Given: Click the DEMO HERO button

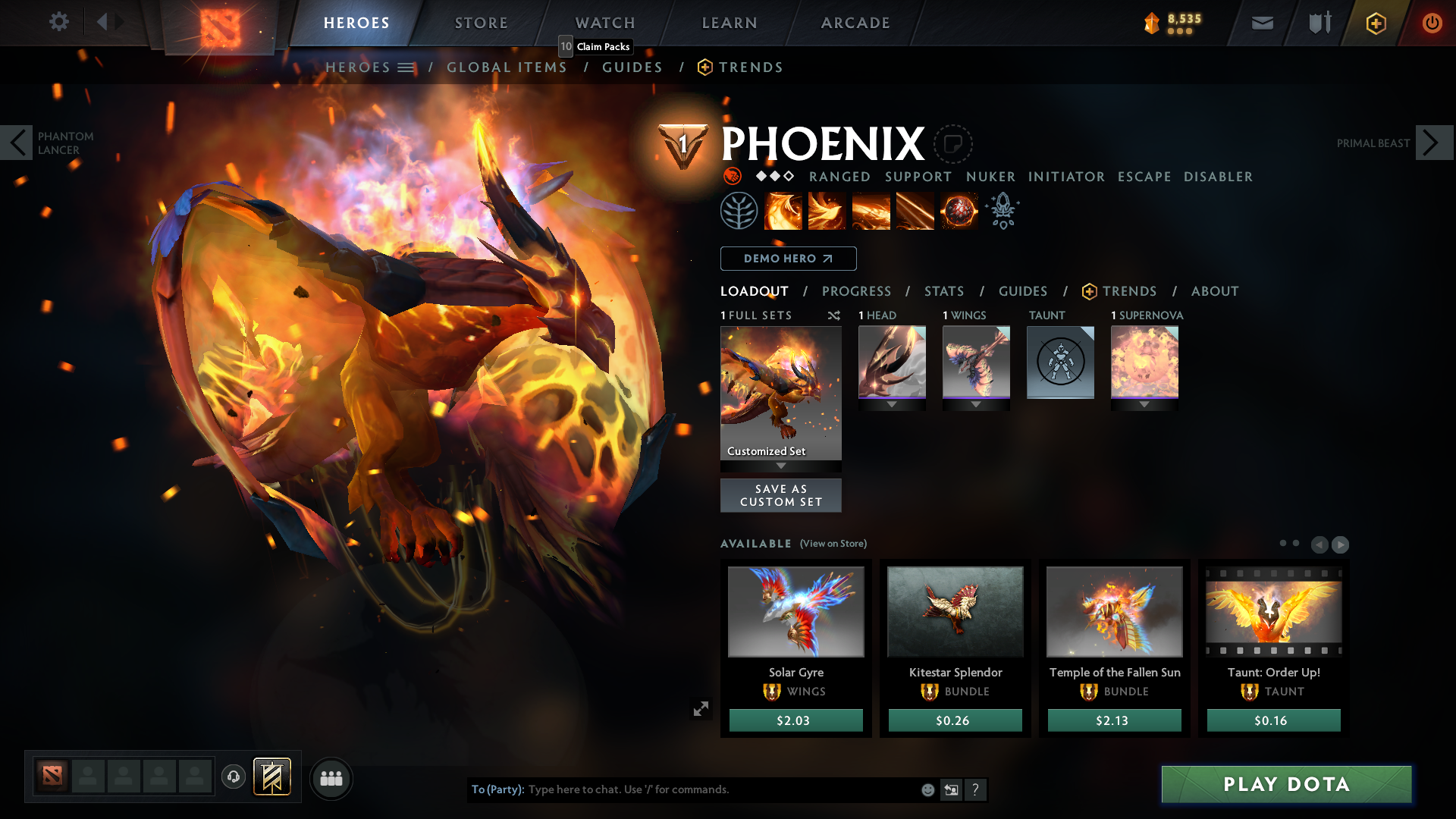Looking at the screenshot, I should point(788,259).
